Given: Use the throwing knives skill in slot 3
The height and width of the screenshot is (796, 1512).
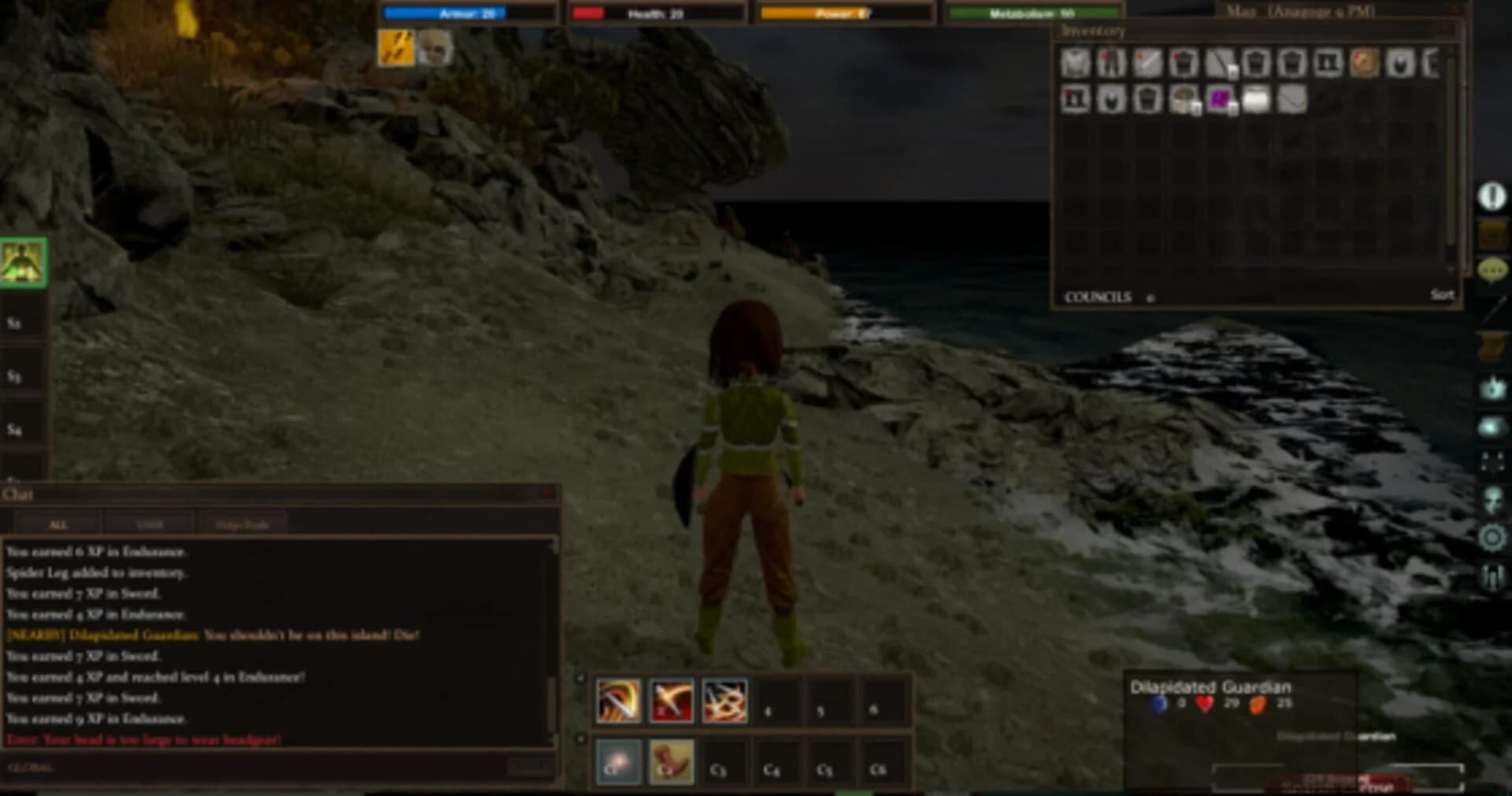Looking at the screenshot, I should click(x=724, y=702).
